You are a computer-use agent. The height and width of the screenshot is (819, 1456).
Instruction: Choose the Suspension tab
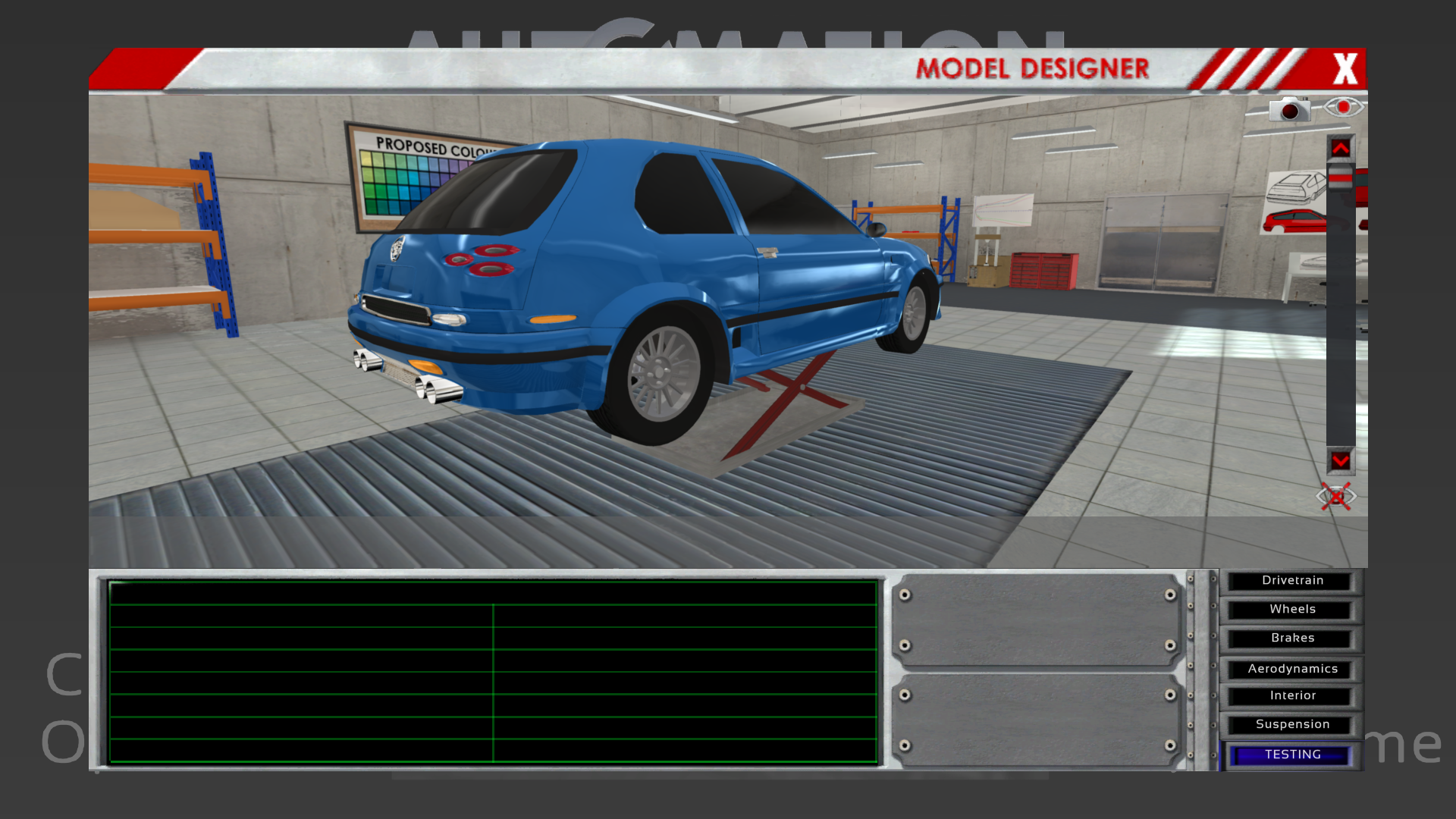[1291, 725]
